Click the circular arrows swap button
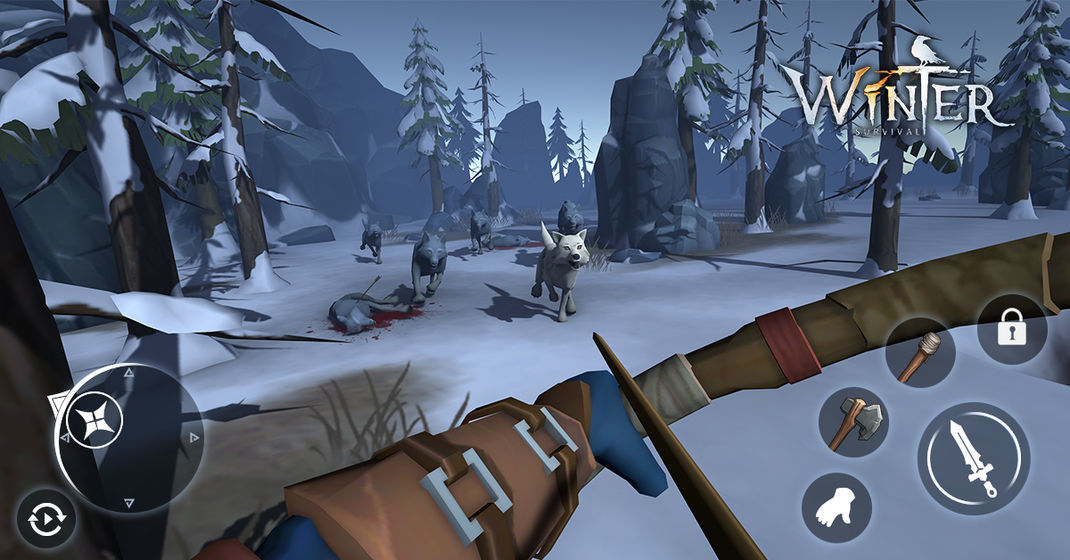The height and width of the screenshot is (560, 1070). (x=46, y=520)
